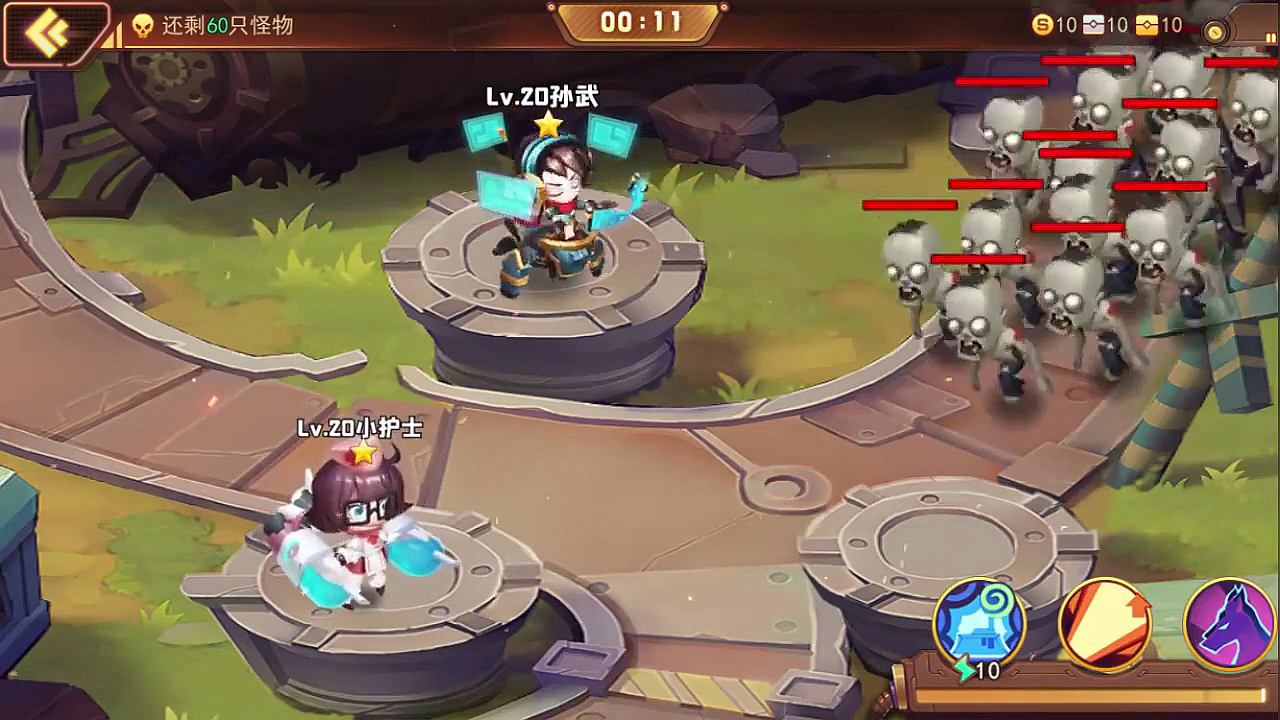
Task: Go back using the double-arrow button
Action: (50, 32)
